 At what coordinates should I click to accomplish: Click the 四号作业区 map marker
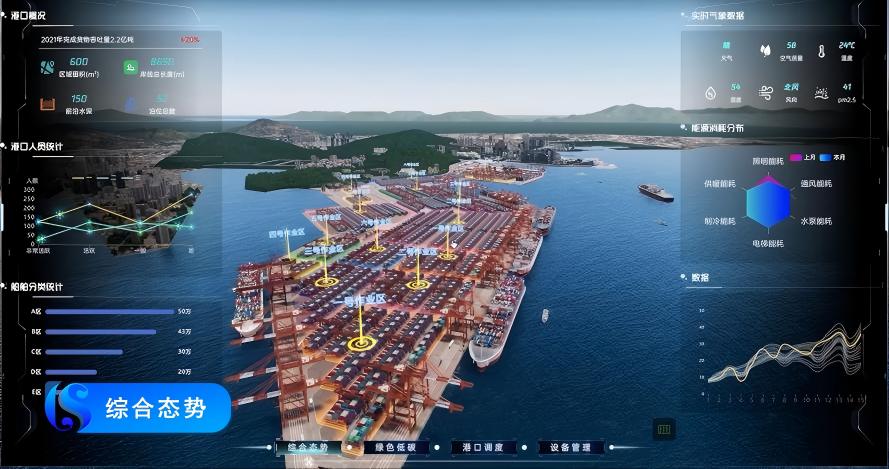284,235
